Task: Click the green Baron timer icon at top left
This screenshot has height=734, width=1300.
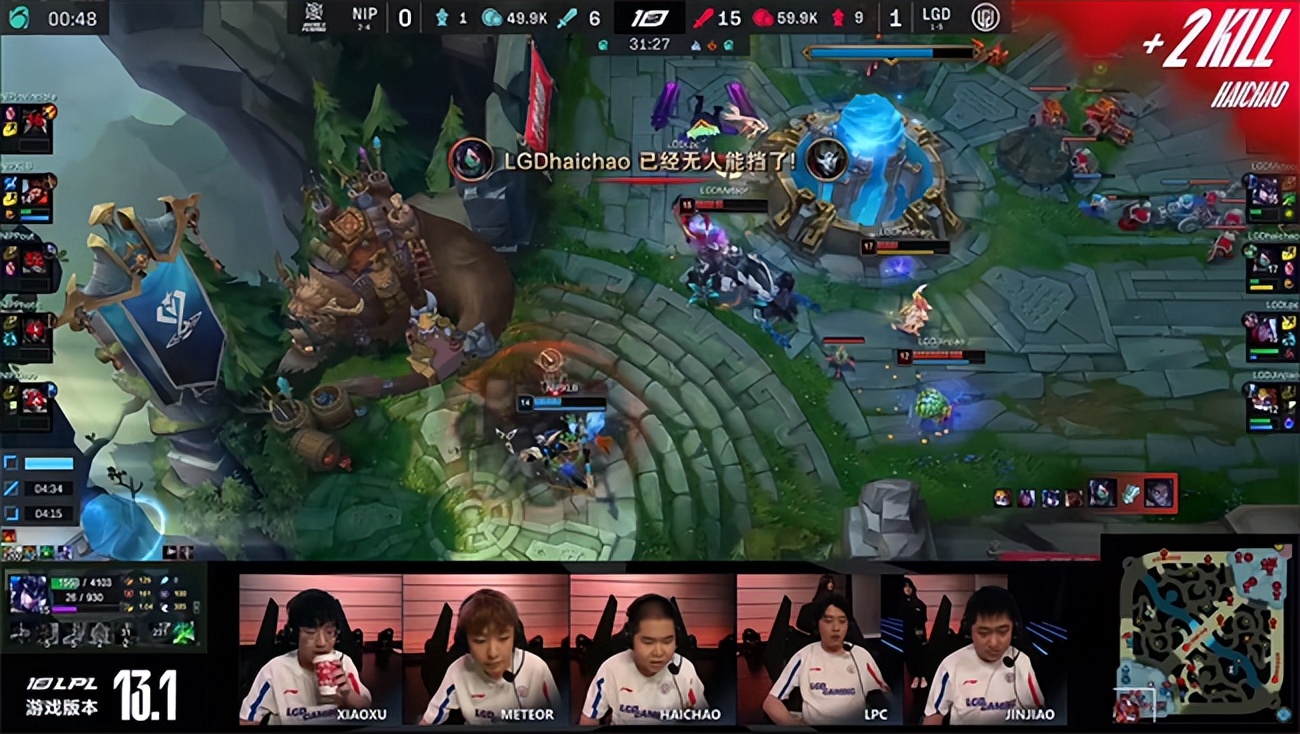Action: click(x=17, y=15)
